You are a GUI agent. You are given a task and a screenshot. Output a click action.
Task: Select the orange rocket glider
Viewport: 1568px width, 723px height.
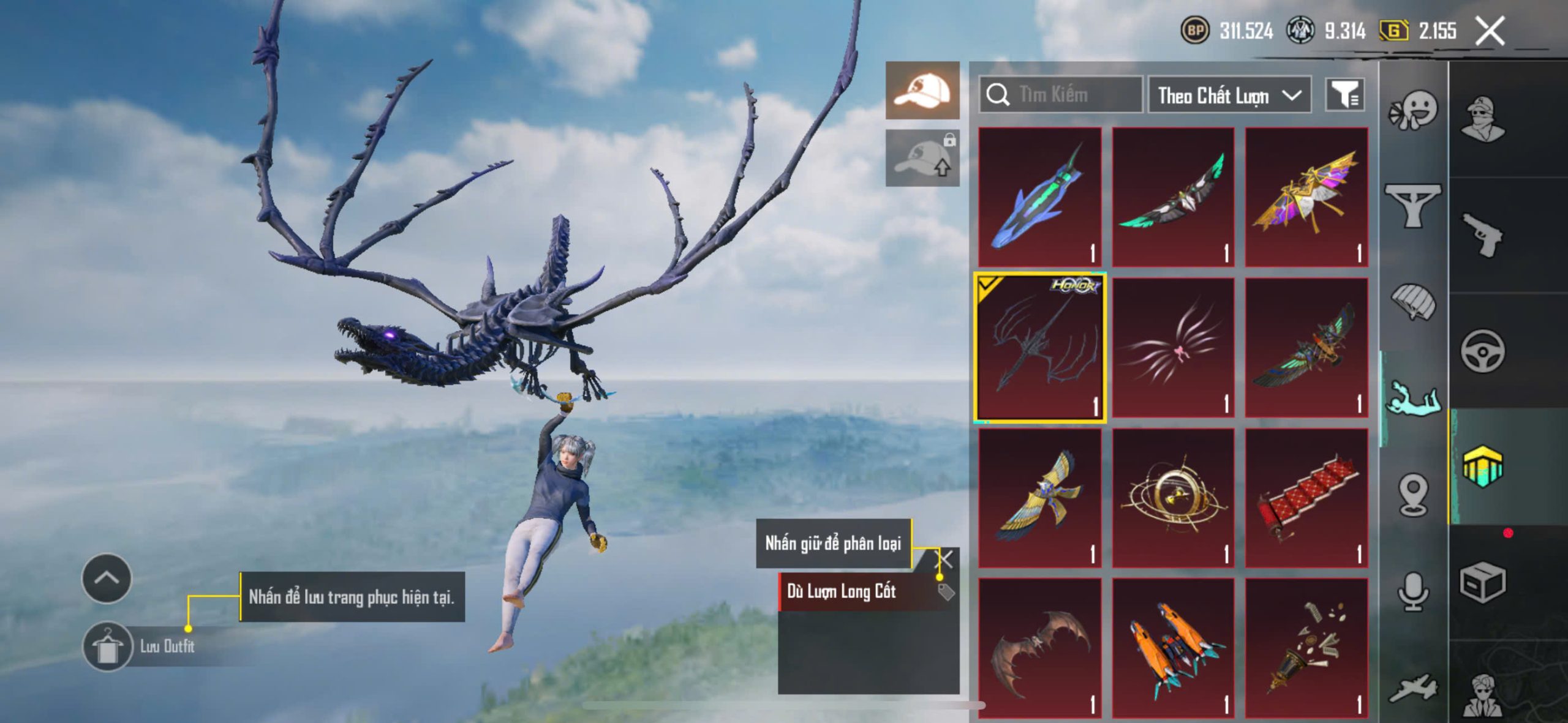pyautogui.click(x=1173, y=648)
